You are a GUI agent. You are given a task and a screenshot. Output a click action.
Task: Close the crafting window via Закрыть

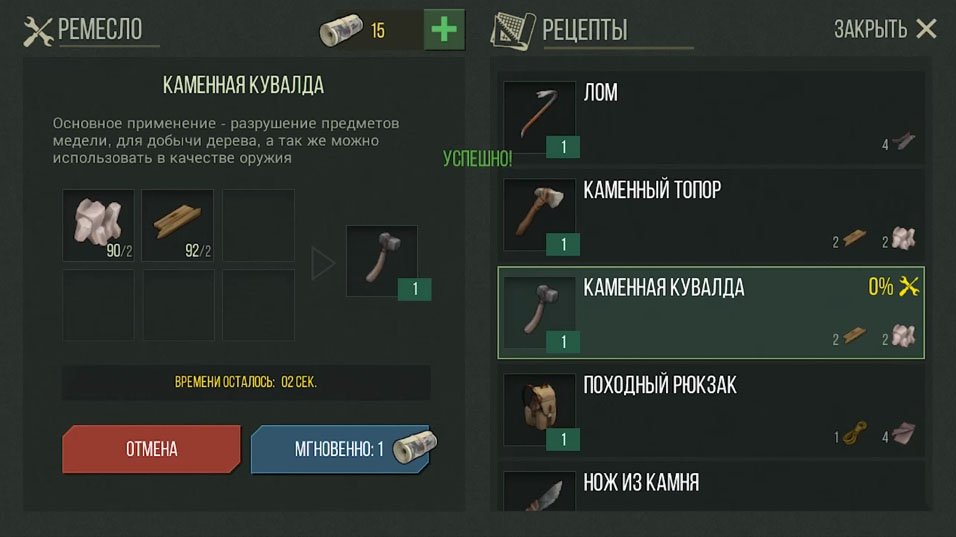point(885,30)
